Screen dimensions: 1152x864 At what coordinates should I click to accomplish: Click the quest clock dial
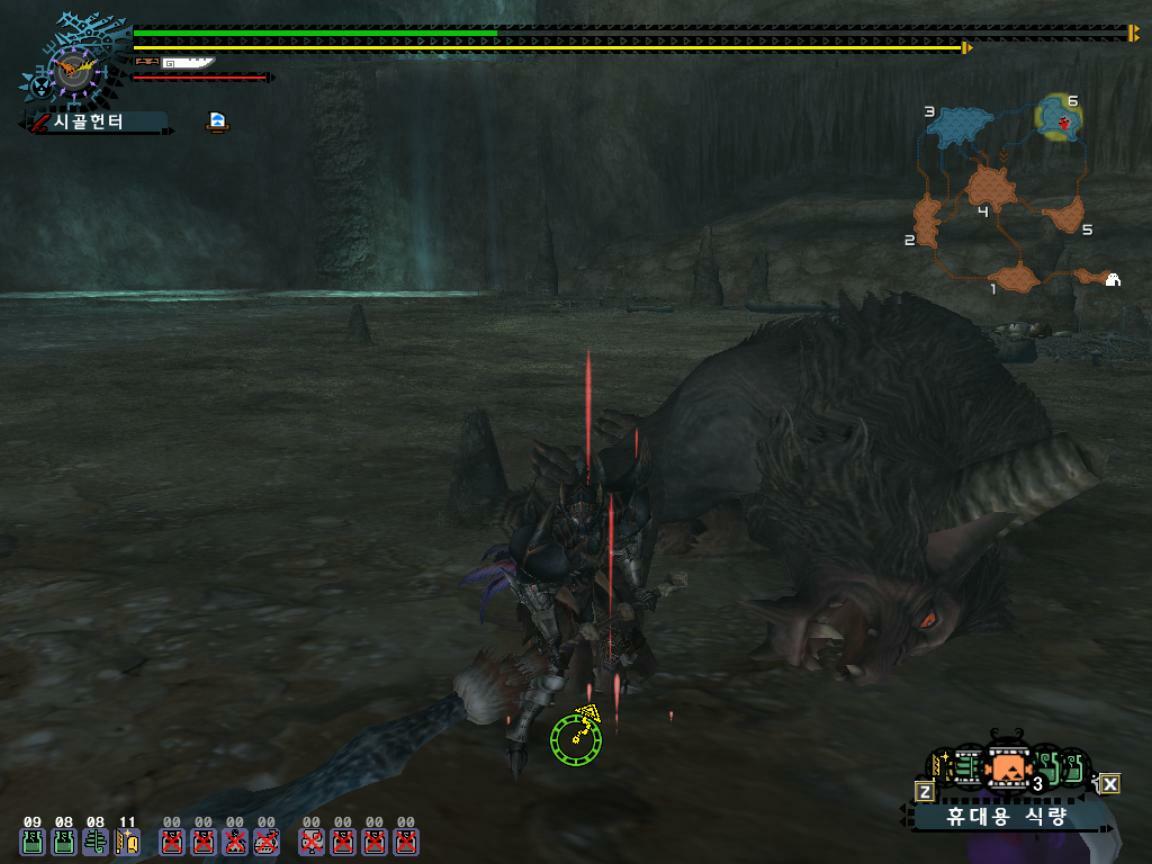(72, 70)
